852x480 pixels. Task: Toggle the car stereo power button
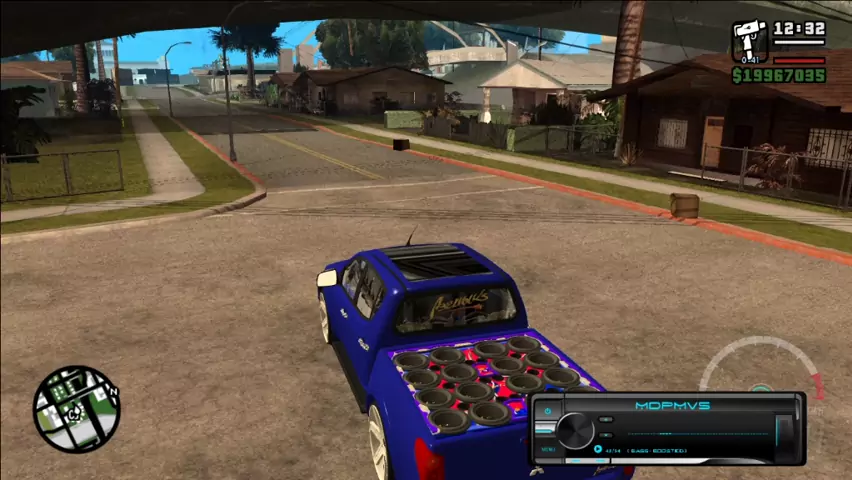[548, 411]
